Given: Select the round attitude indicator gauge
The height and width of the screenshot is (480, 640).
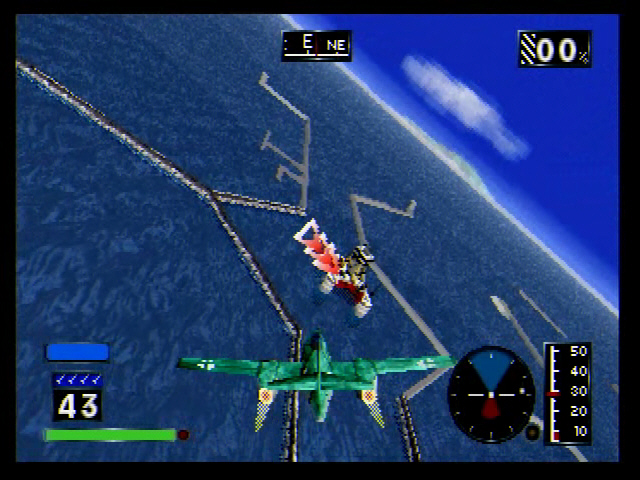Looking at the screenshot, I should click(x=491, y=394).
